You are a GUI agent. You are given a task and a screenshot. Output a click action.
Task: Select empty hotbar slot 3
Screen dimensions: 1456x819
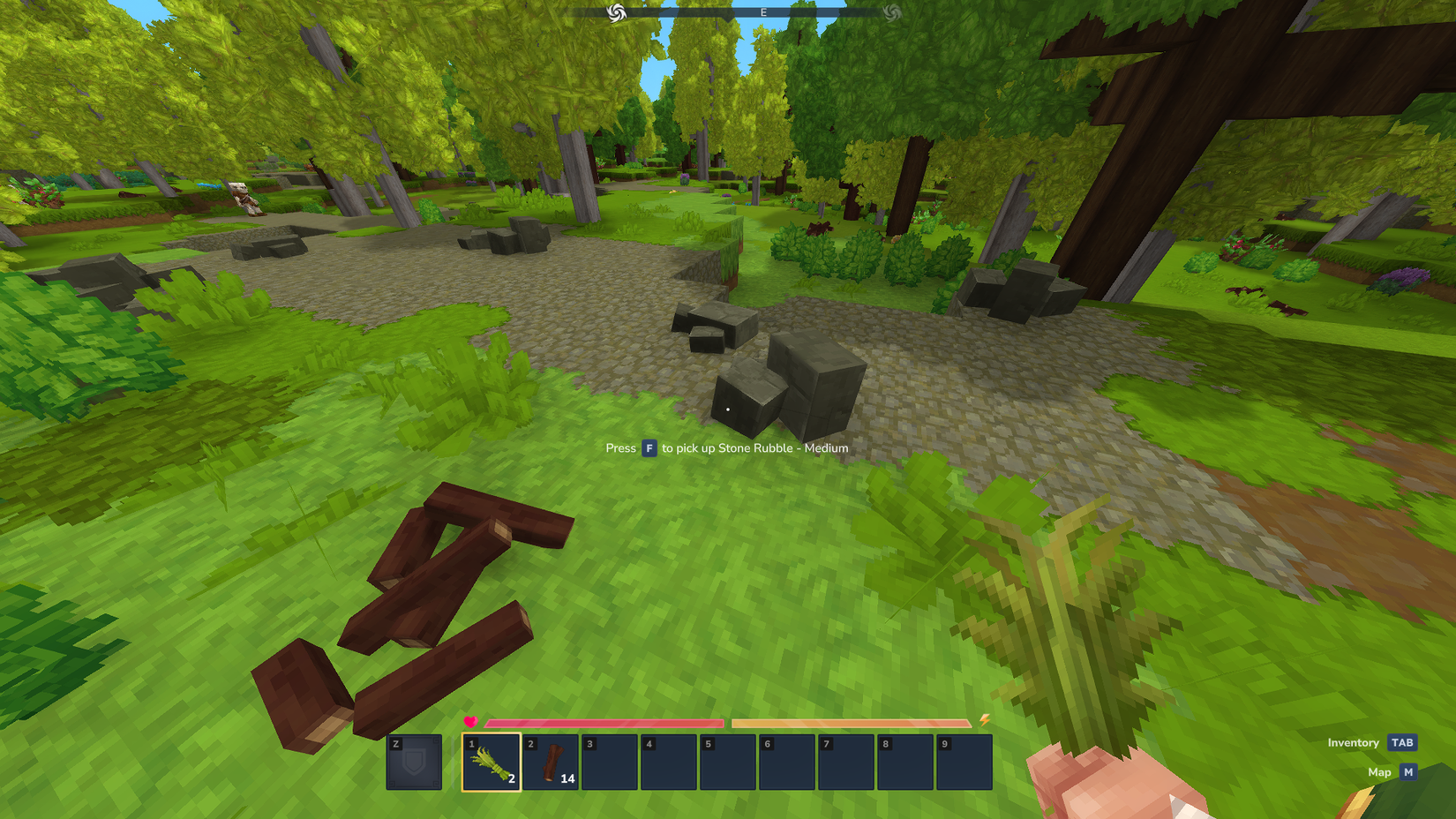610,763
